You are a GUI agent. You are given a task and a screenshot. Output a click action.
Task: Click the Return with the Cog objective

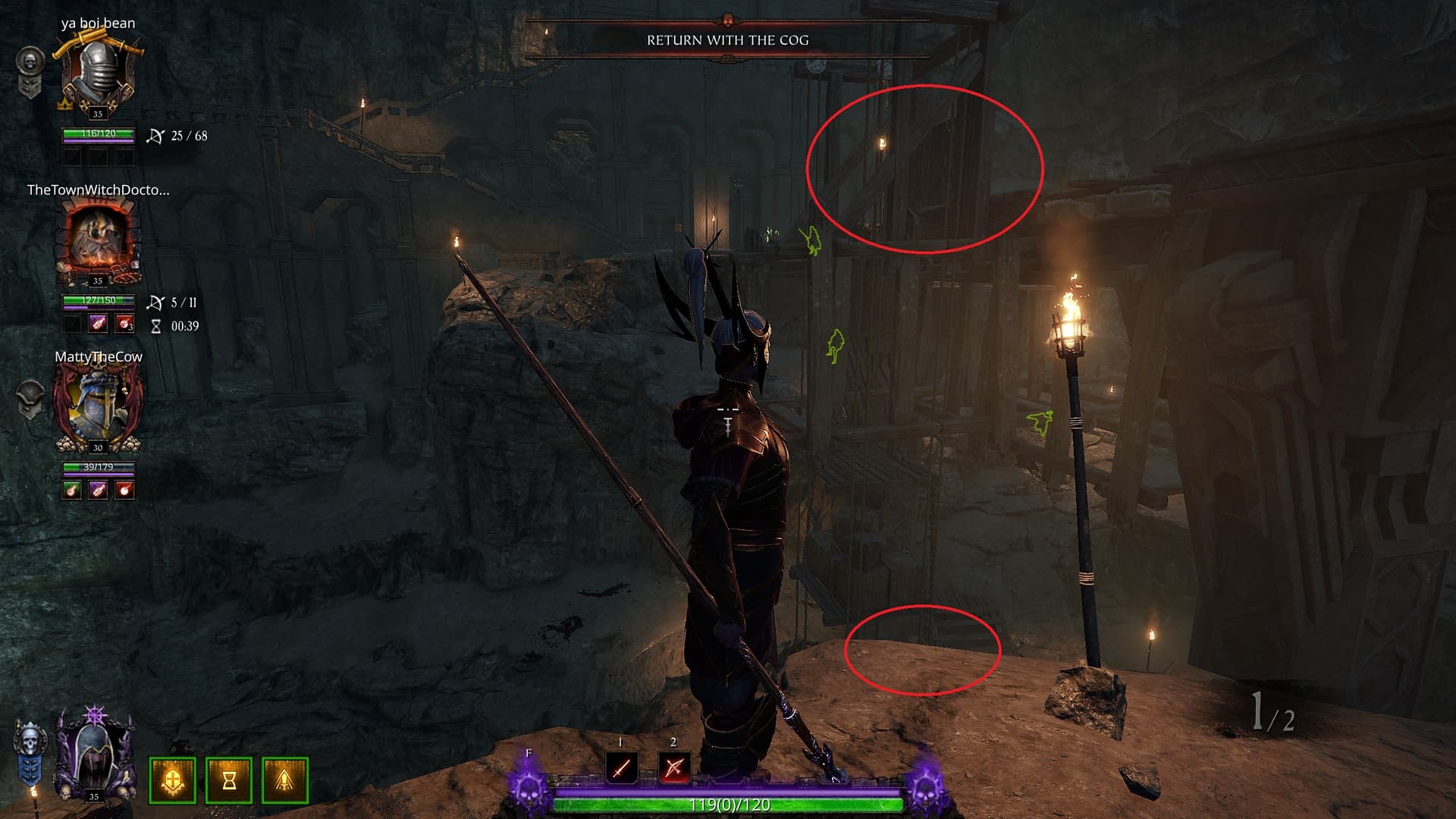click(727, 40)
